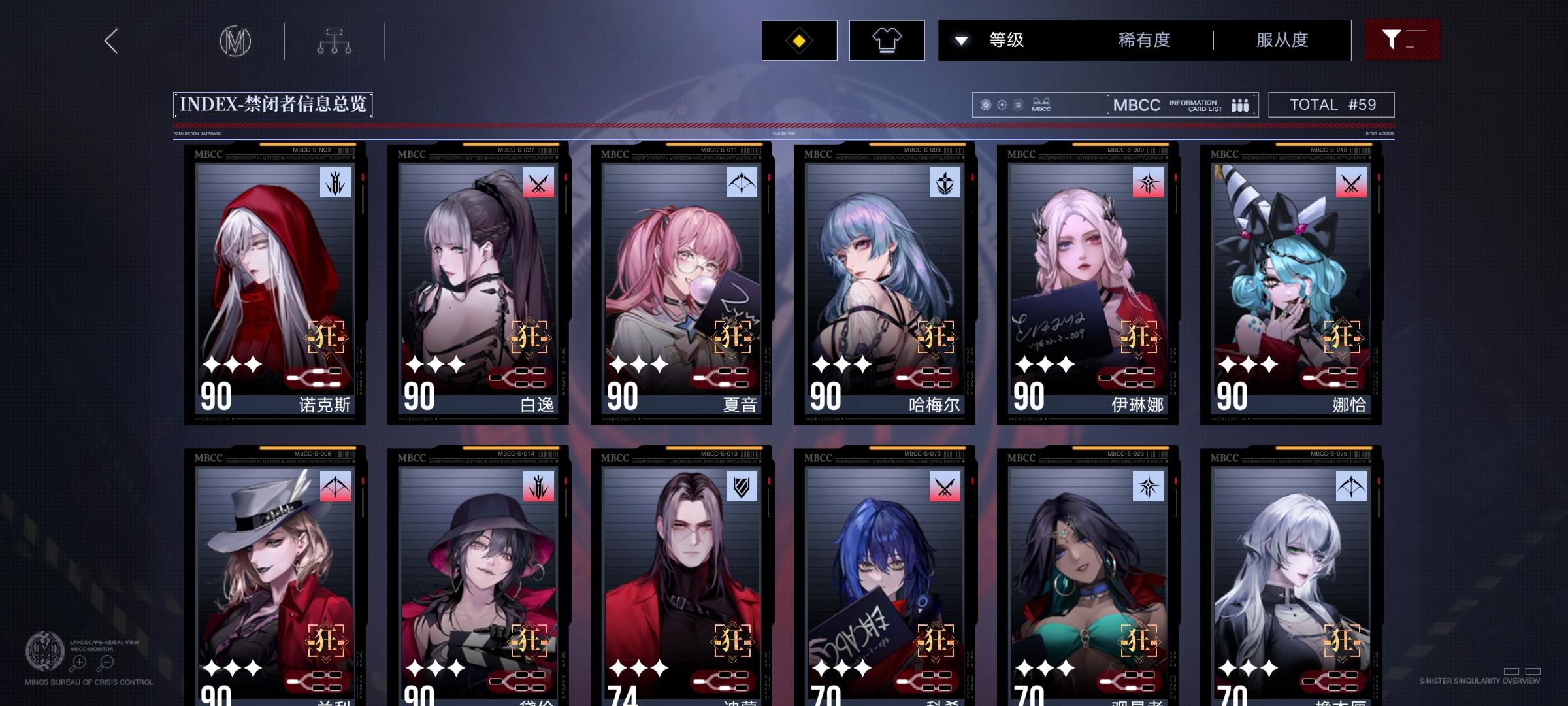Click the downward triangle beside 等级
Screen dimensions: 1568x706
[960, 40]
